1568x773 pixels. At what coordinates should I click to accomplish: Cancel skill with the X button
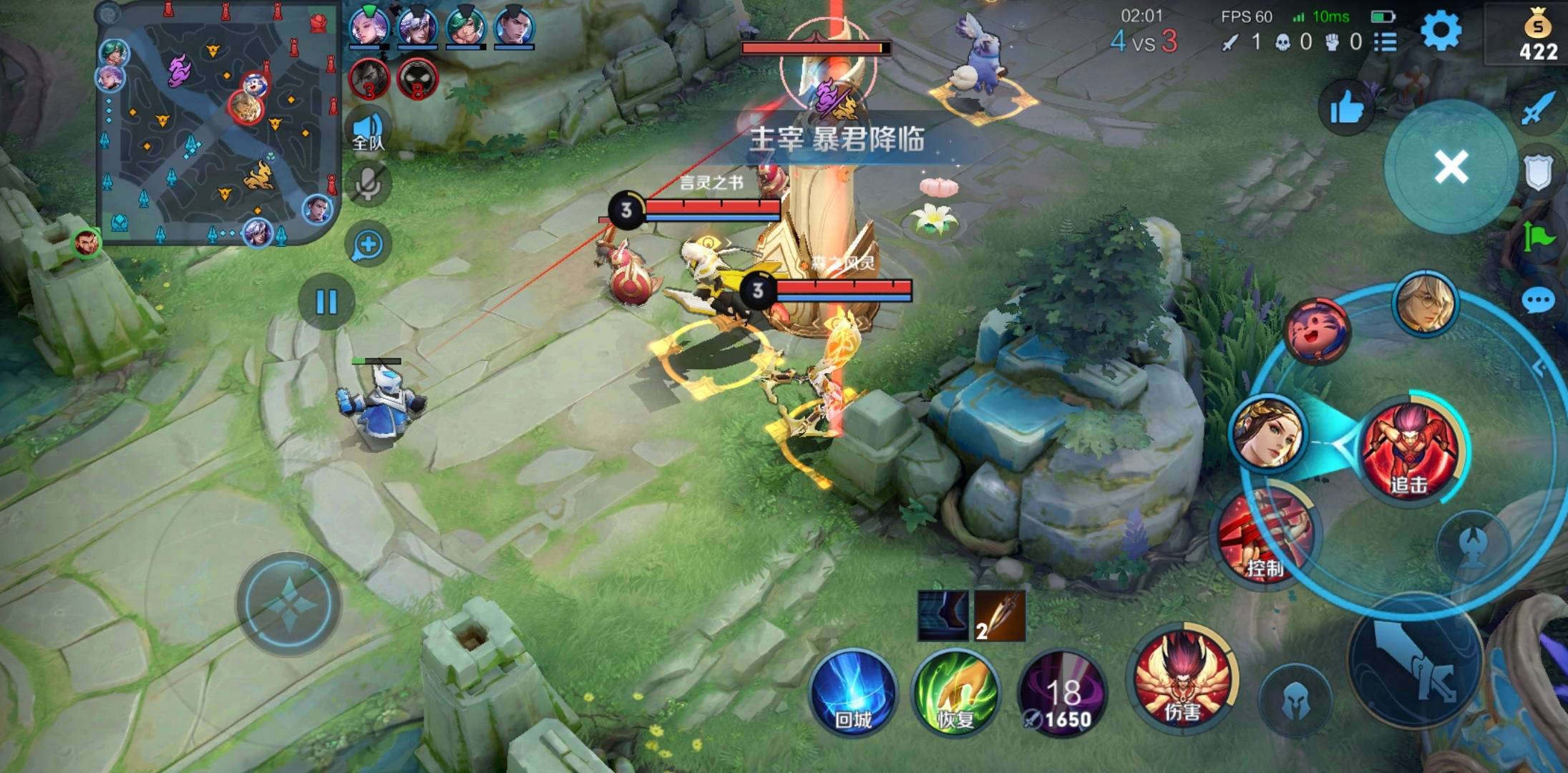[1451, 167]
